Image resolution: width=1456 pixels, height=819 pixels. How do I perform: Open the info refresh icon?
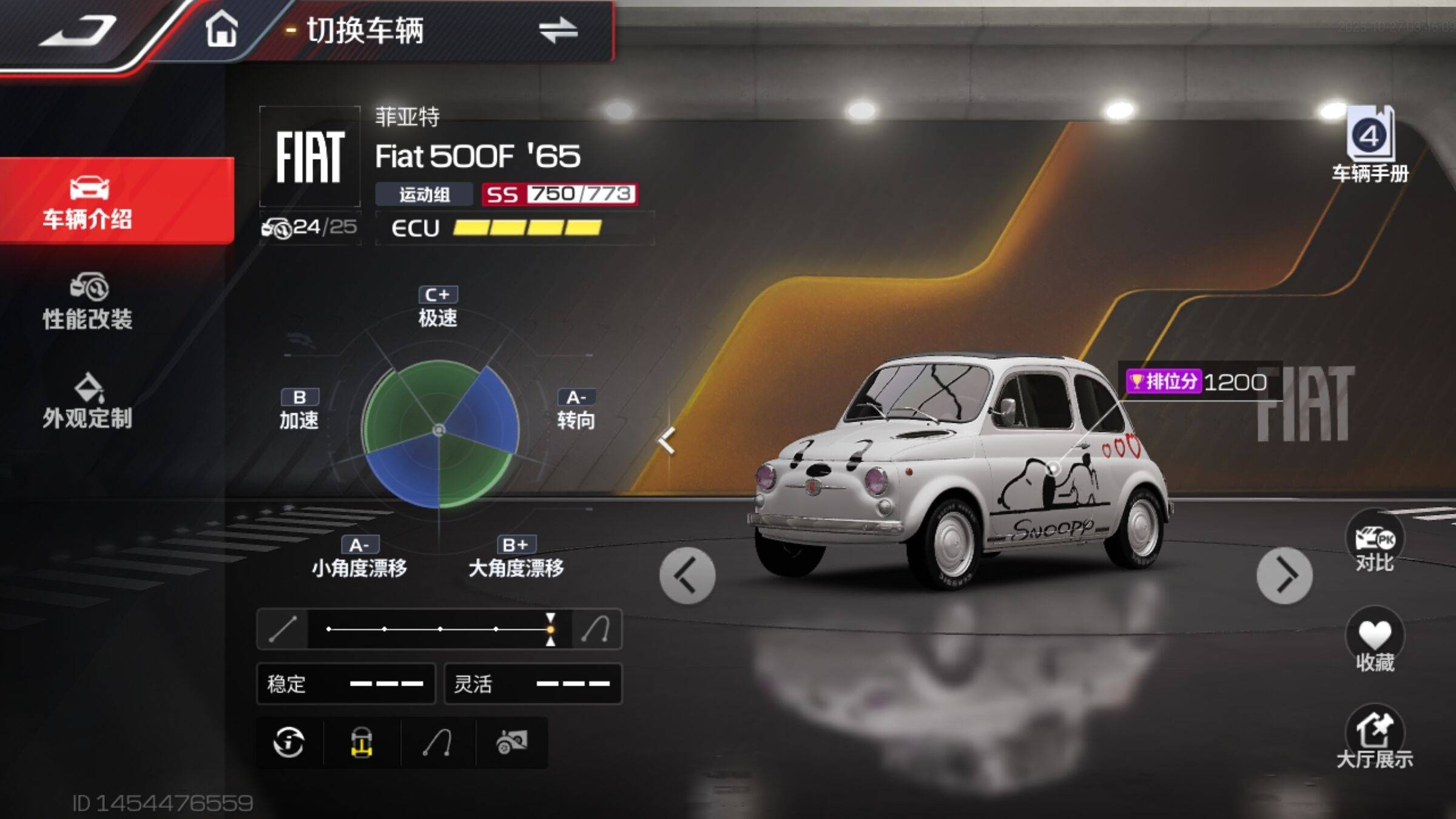(289, 742)
